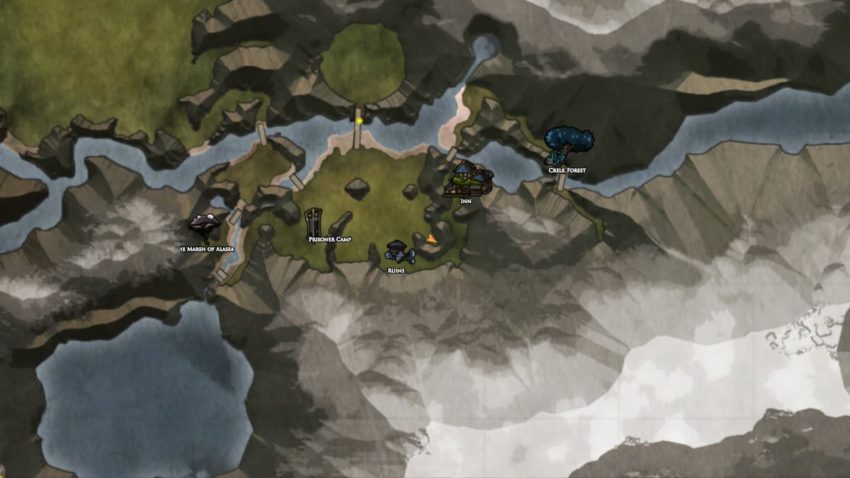Viewport: 850px width, 478px height.
Task: Open the Inn location marker
Action: point(468,180)
